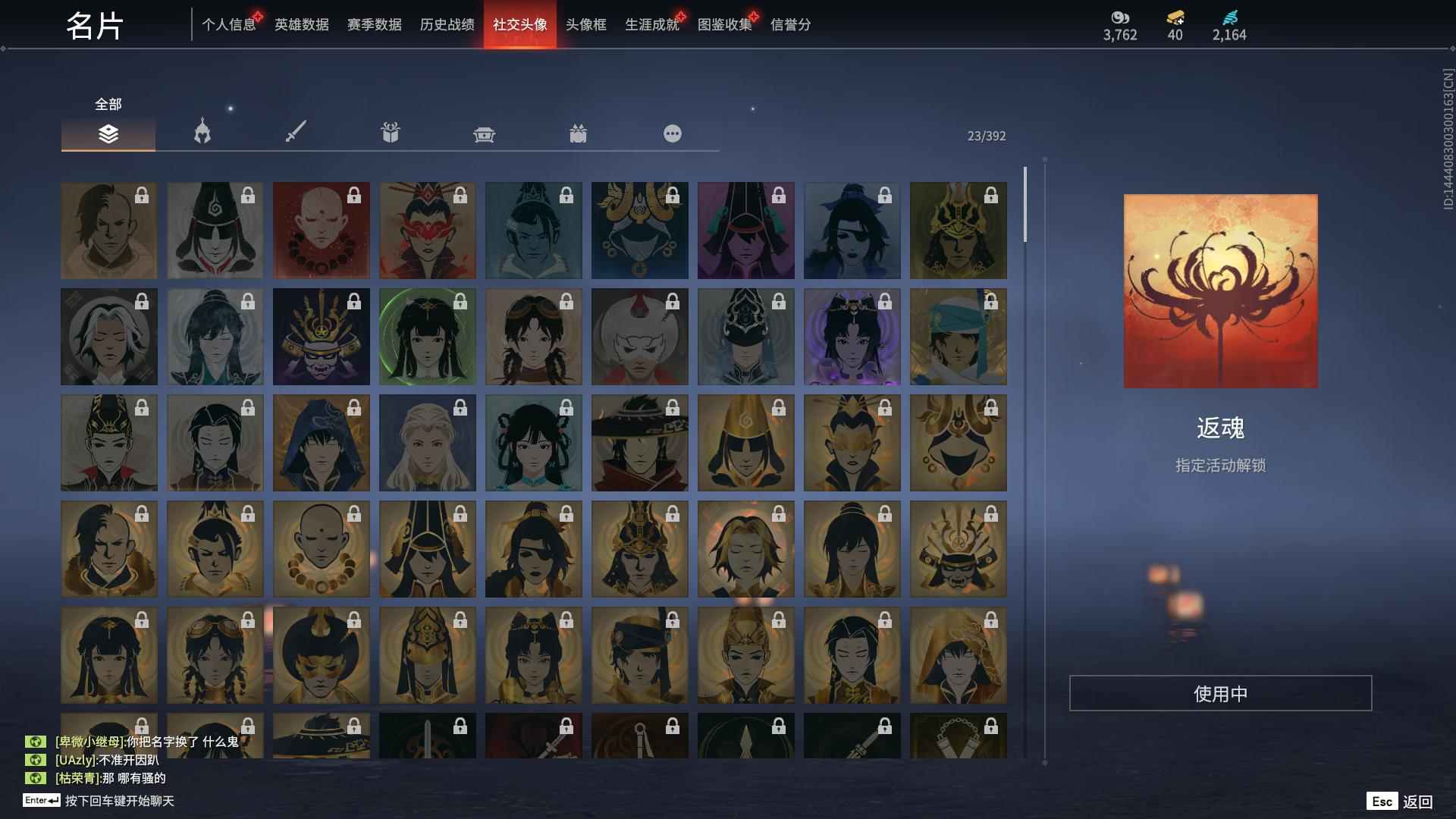Select the stacked-layers 全部 filter icon
Screen dimensions: 1456x819
click(x=108, y=133)
